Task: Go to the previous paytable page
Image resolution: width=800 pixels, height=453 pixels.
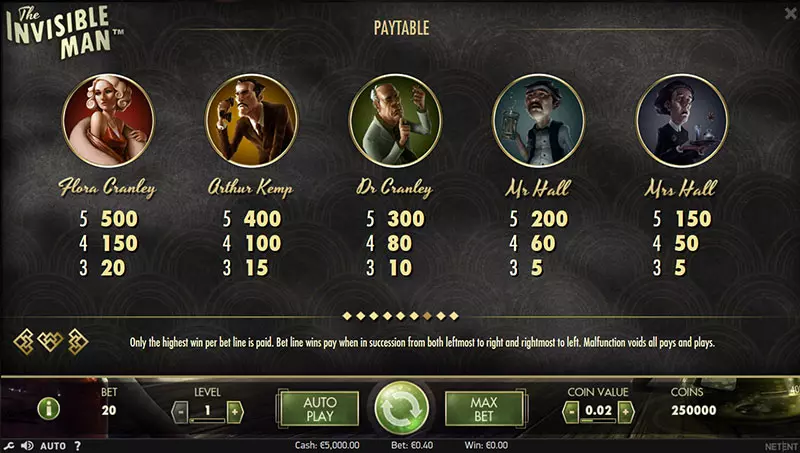Action: pos(22,341)
